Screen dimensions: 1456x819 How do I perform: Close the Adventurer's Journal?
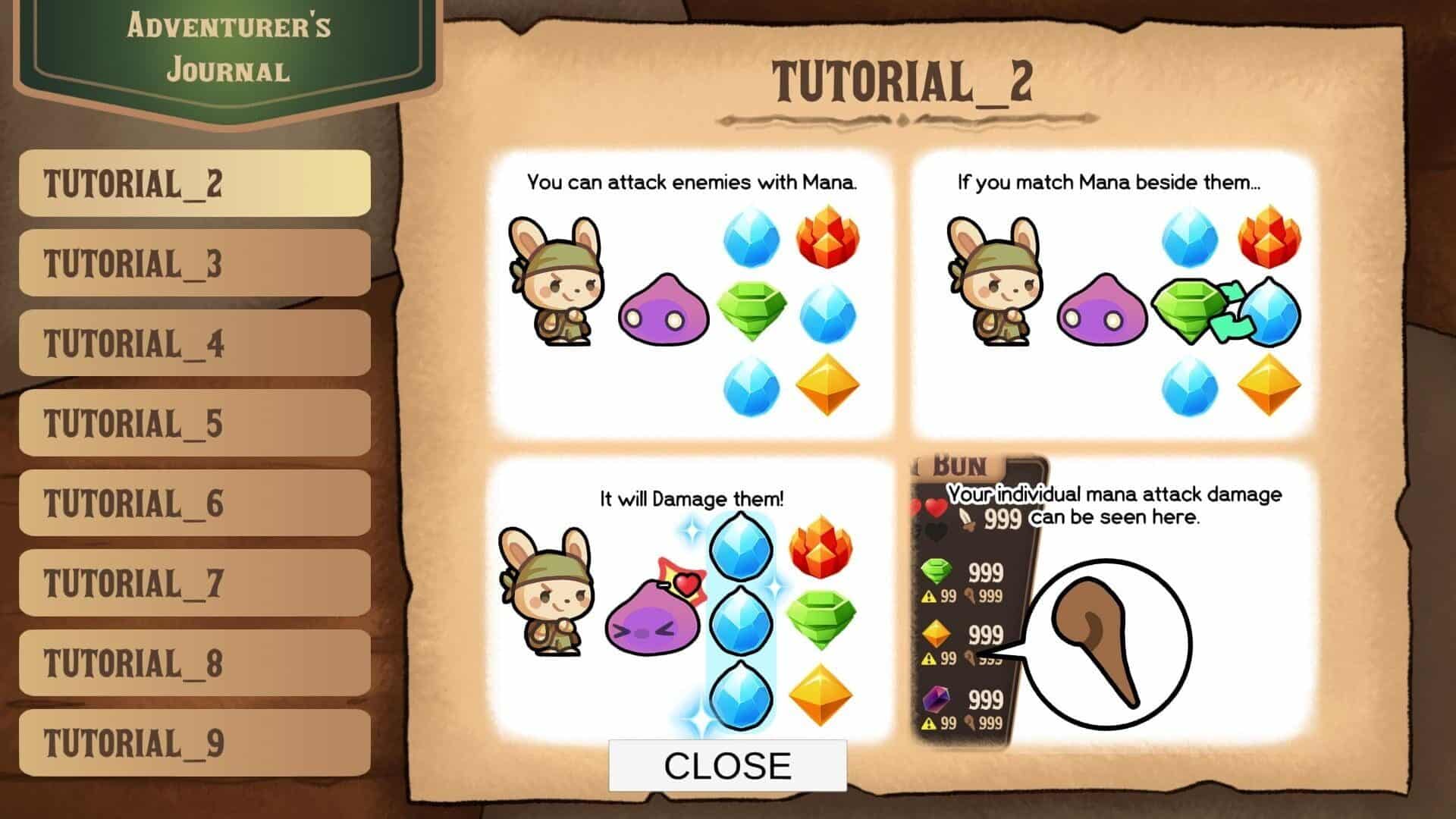[x=727, y=766]
